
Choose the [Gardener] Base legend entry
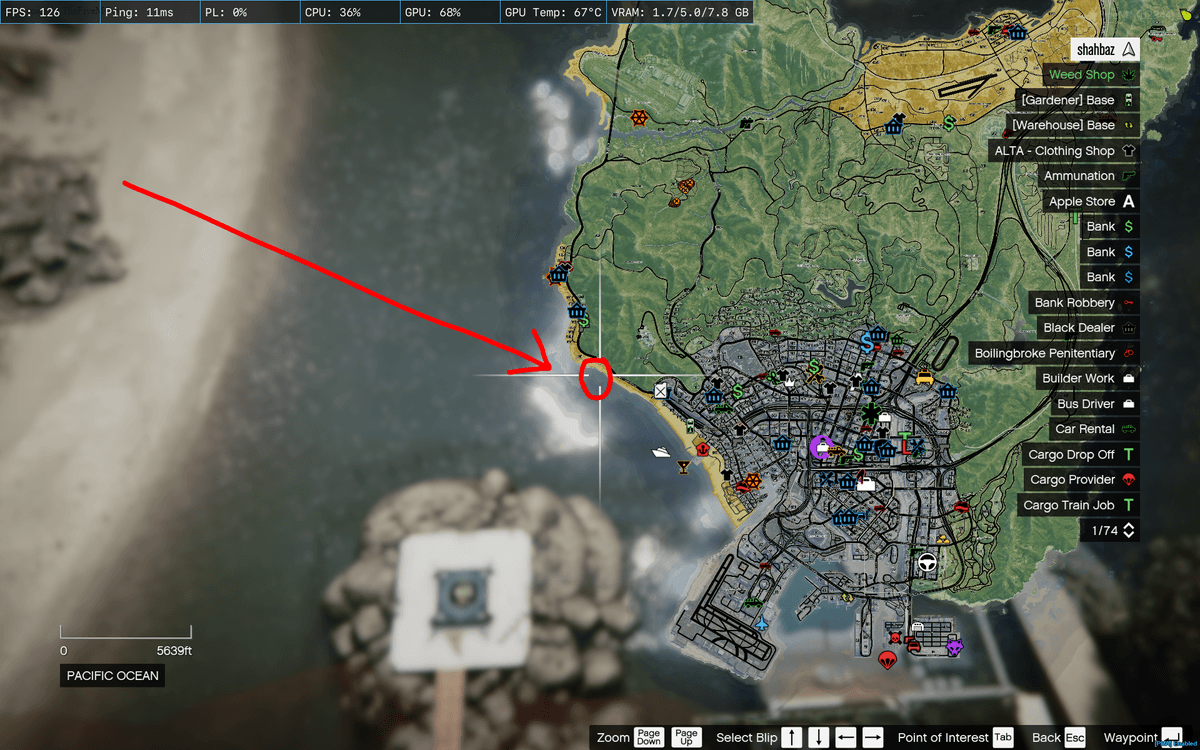pyautogui.click(x=1078, y=100)
